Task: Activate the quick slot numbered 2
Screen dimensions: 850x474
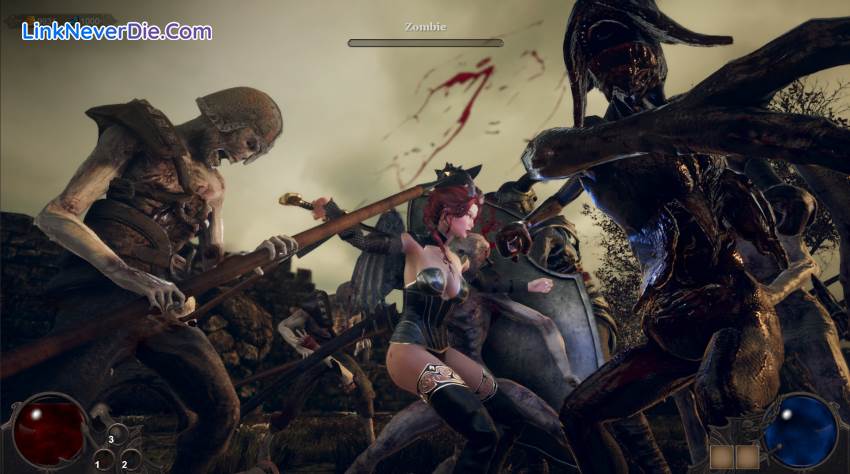Action: click(x=130, y=460)
